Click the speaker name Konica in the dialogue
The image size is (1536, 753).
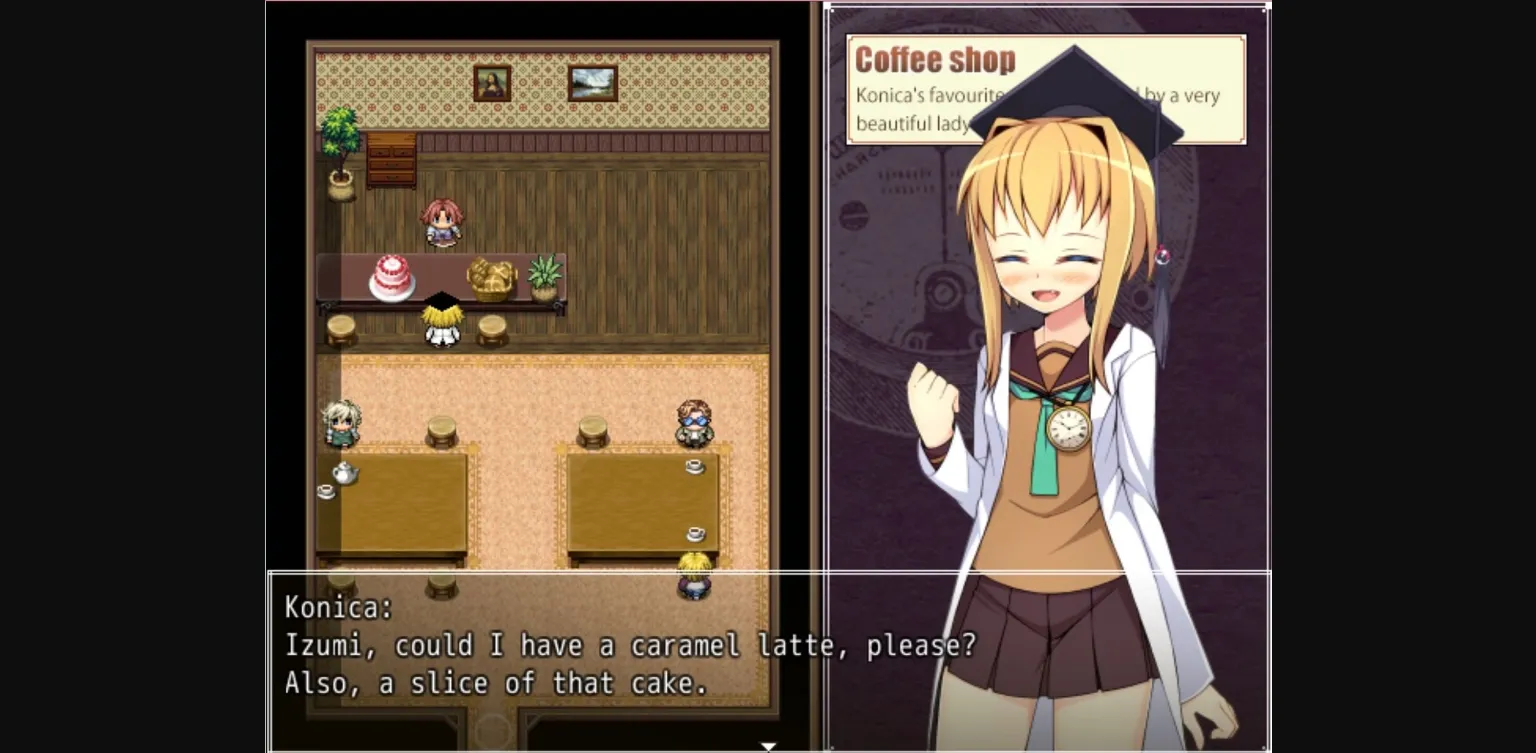point(333,607)
